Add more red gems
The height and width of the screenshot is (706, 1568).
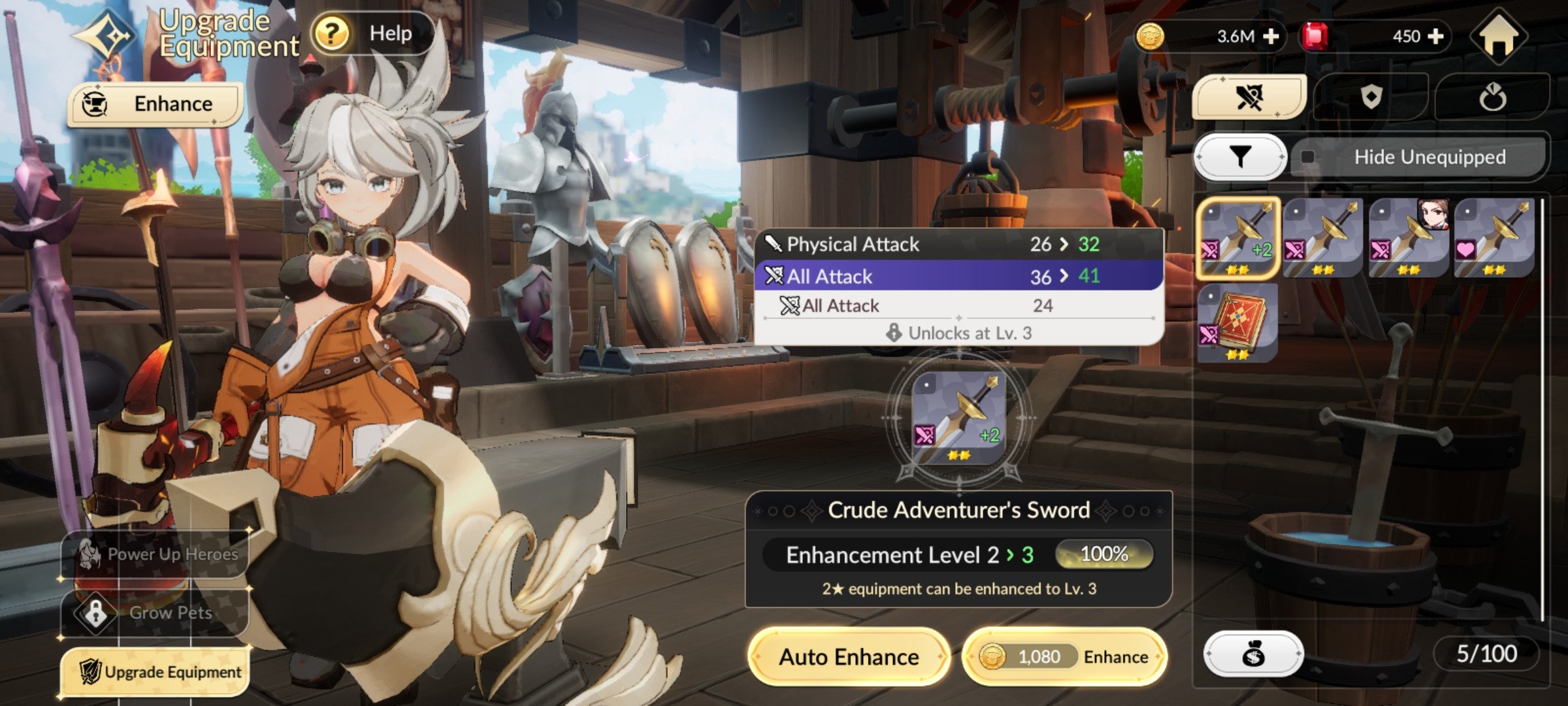point(1435,37)
